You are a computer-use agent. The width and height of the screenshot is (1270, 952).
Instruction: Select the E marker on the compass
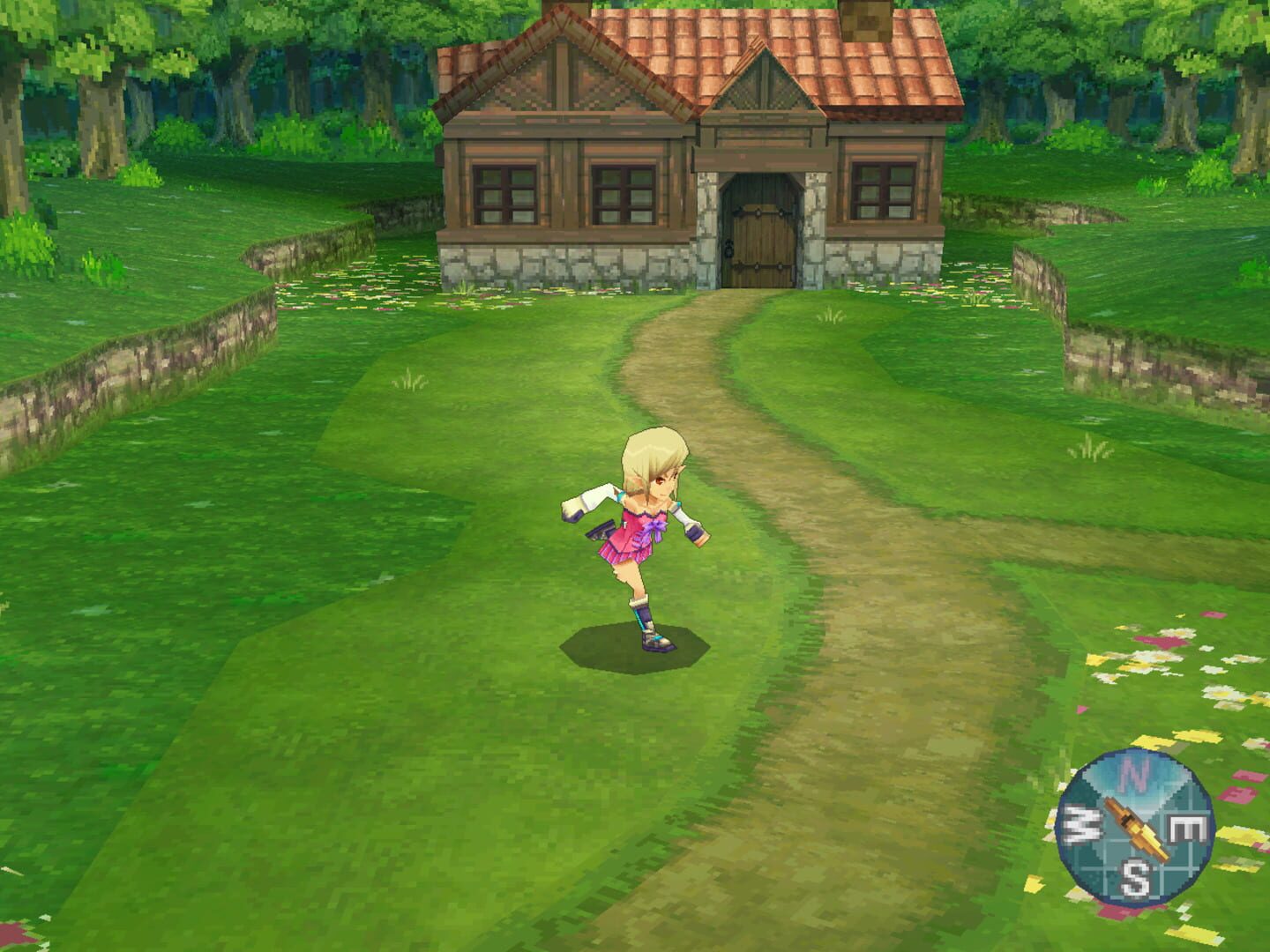pos(1186,829)
